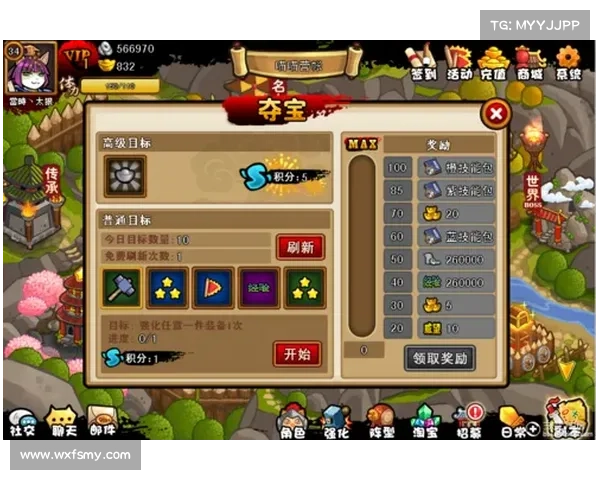This screenshot has width=600, height=480.
Task: Open the 聊天 chat window
Action: coord(62,422)
